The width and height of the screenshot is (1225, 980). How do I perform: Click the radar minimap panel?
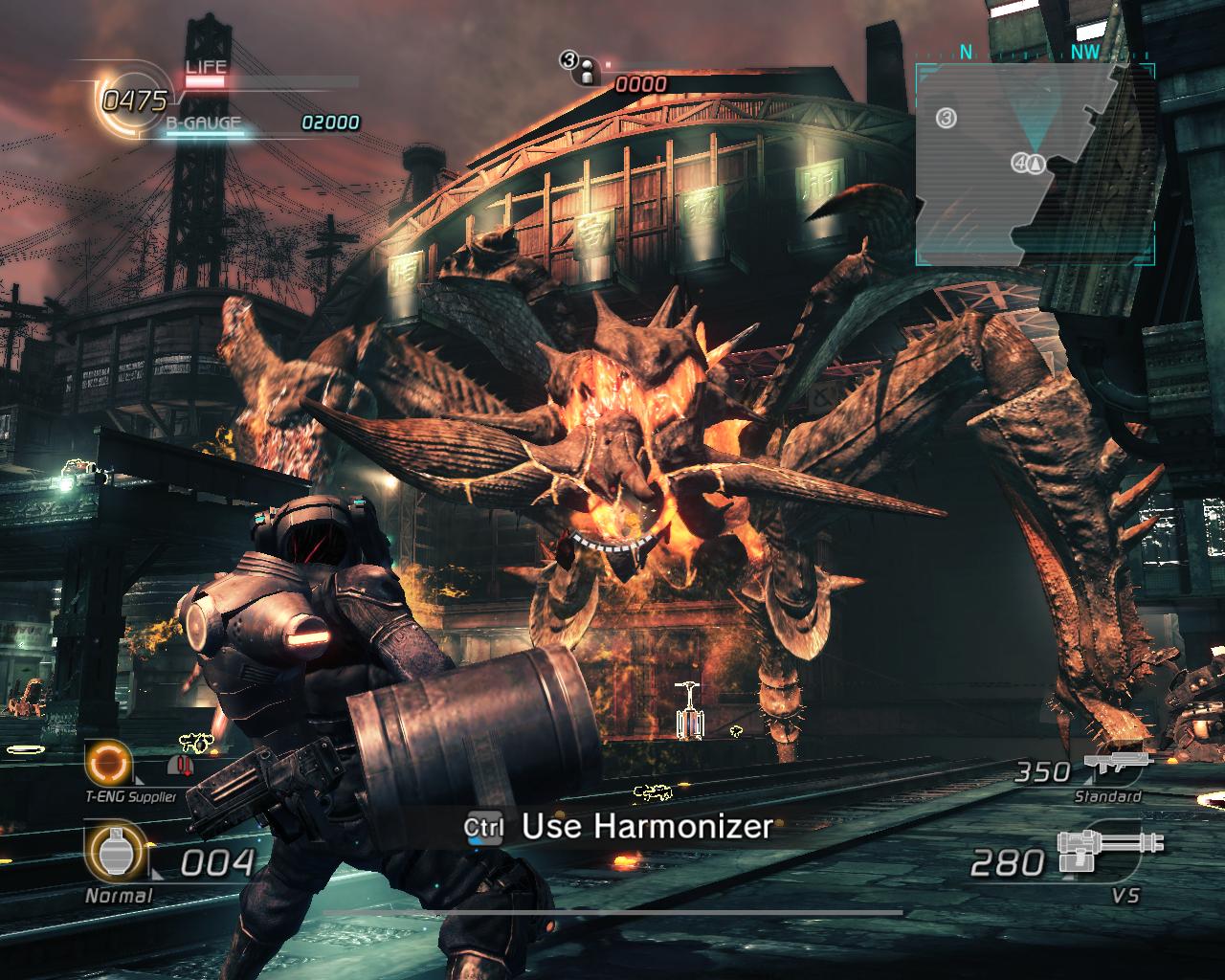pos(1034,165)
